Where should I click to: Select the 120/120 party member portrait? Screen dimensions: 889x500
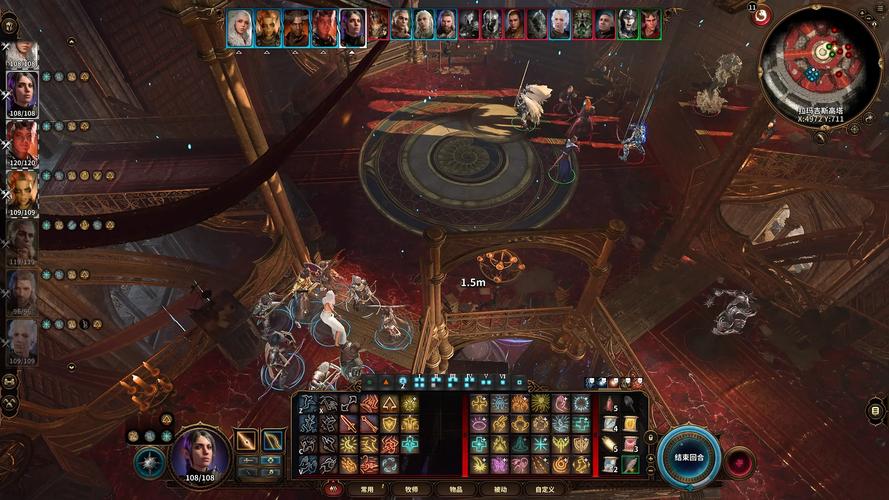pyautogui.click(x=23, y=140)
